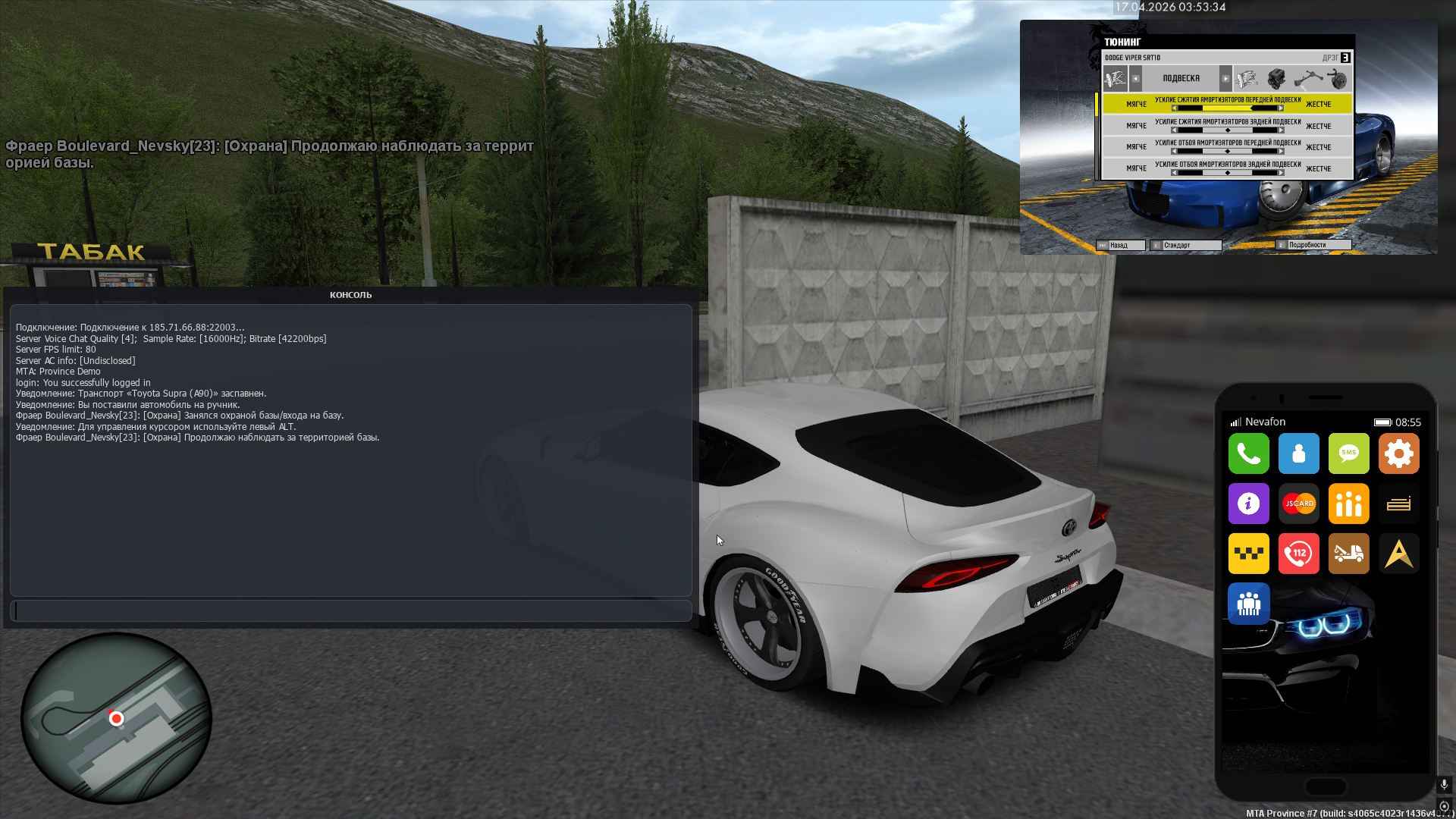
Task: Open the JSCARD banking app
Action: click(1298, 504)
